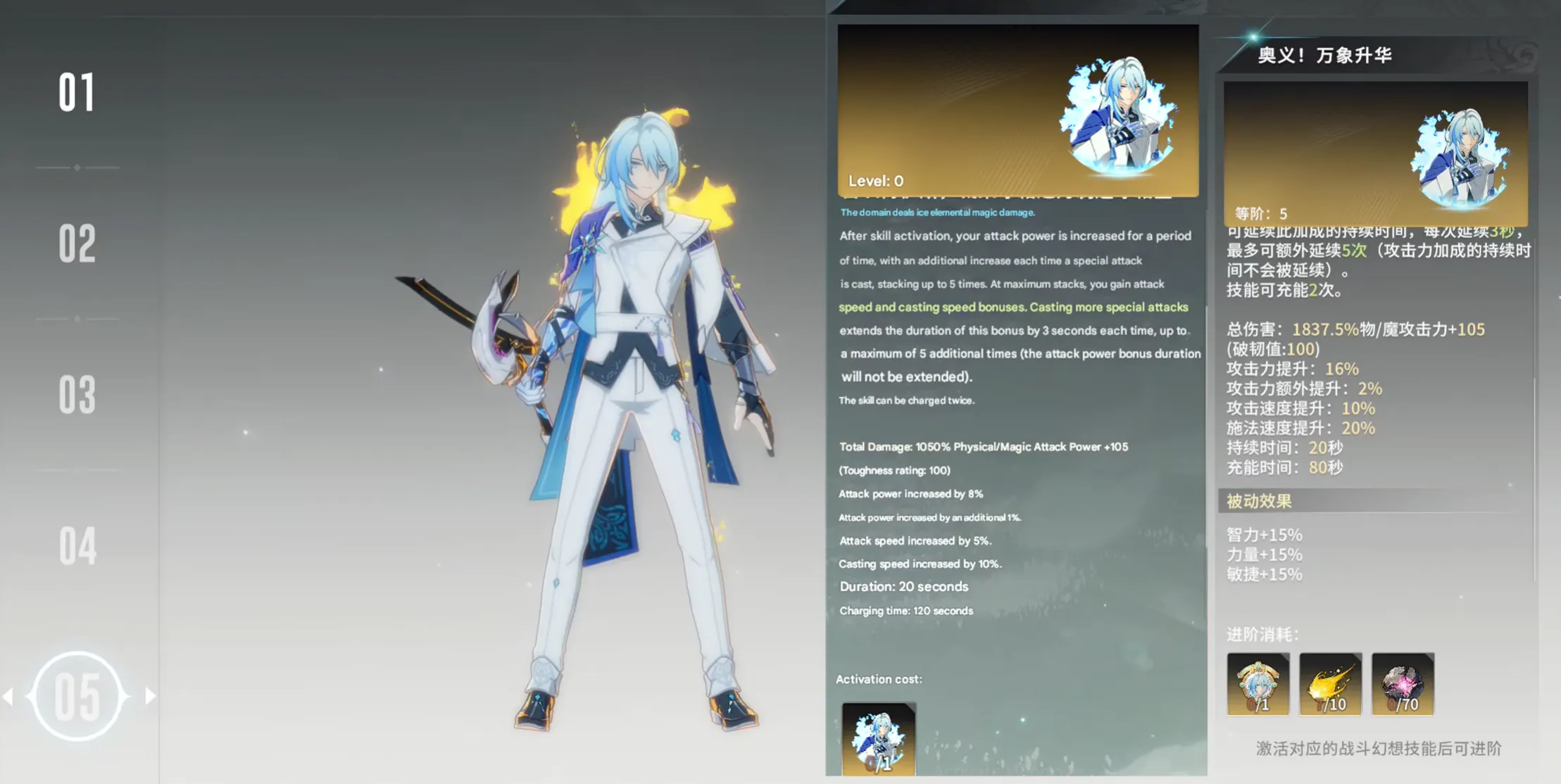Select the highlighted stage 05 circle
The image size is (1561, 784).
pos(77,697)
